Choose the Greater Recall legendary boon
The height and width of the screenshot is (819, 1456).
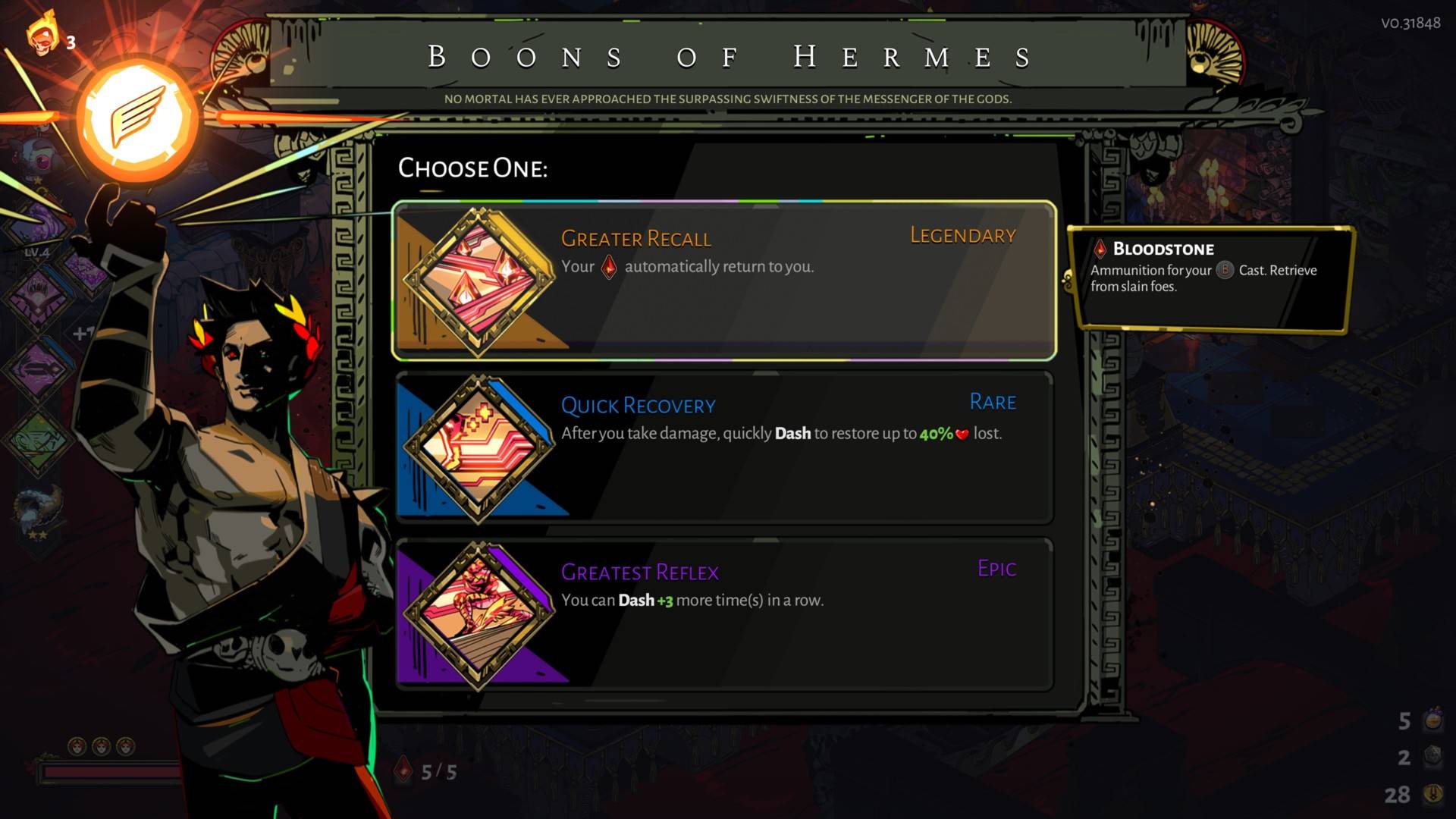(724, 281)
